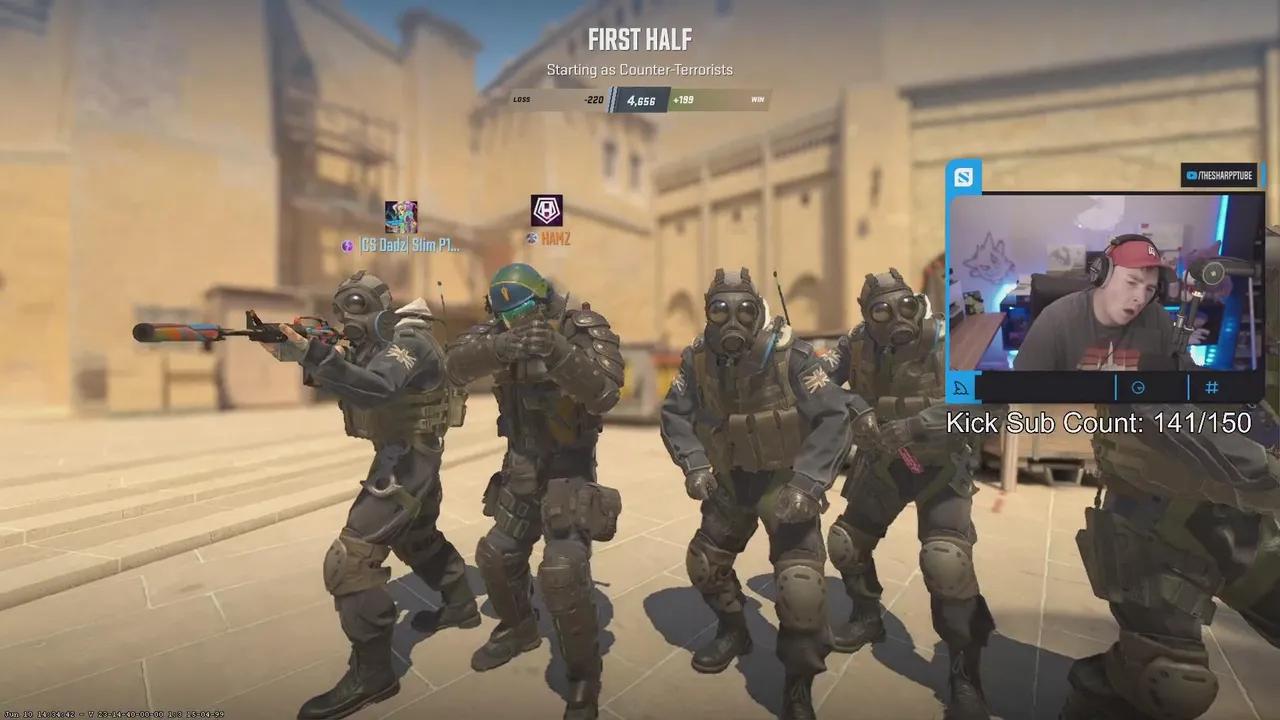
Task: Click the clock icon on the webcam overlay bar
Action: 1138,388
